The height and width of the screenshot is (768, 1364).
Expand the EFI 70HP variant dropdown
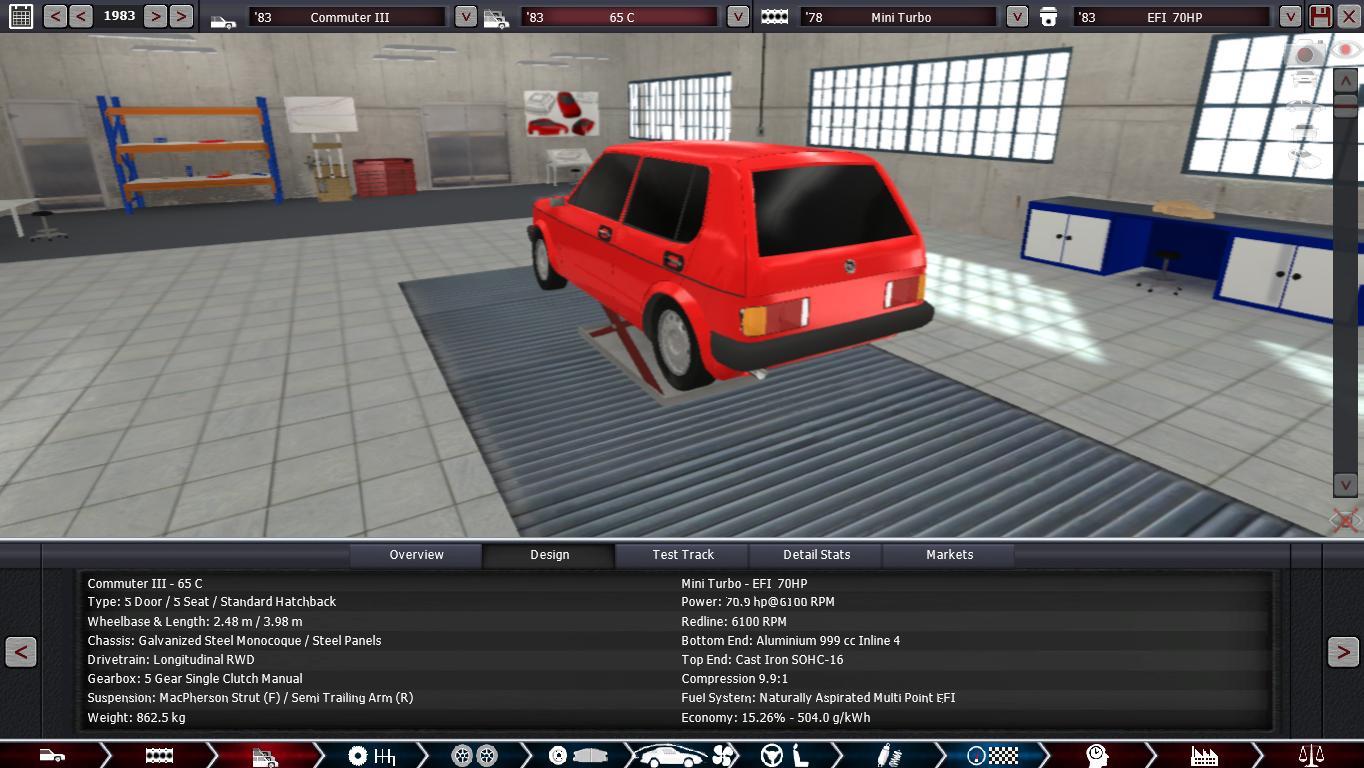[x=1290, y=17]
